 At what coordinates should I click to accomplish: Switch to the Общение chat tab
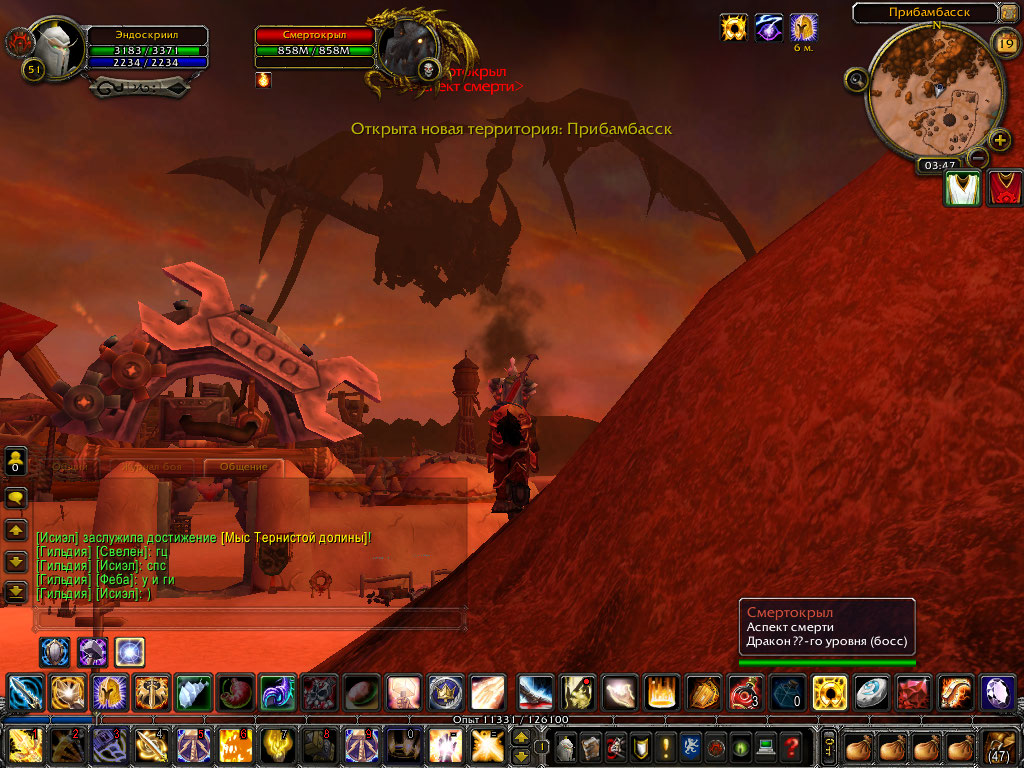pyautogui.click(x=243, y=467)
